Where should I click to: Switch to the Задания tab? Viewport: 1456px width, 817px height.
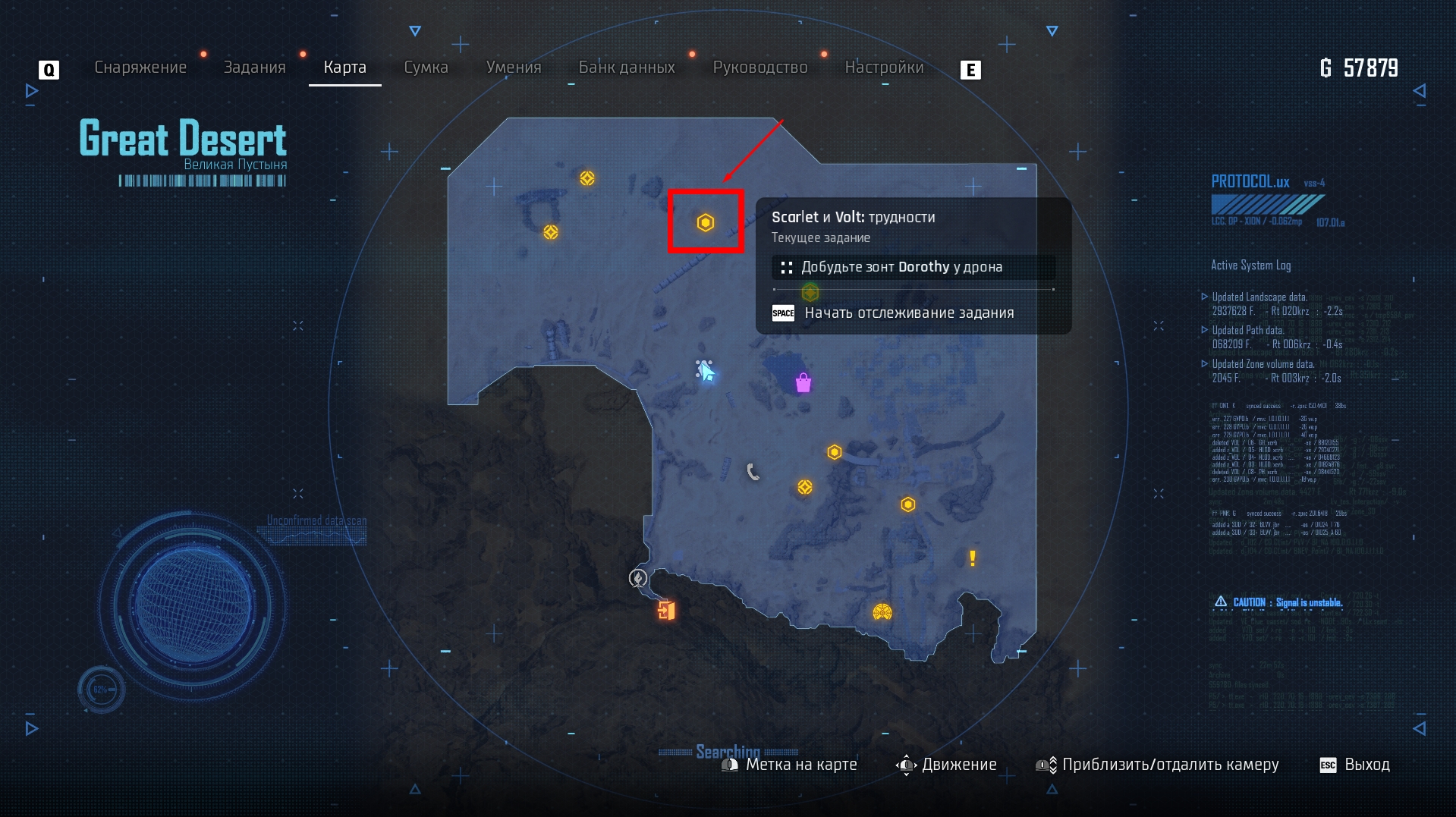[x=254, y=68]
